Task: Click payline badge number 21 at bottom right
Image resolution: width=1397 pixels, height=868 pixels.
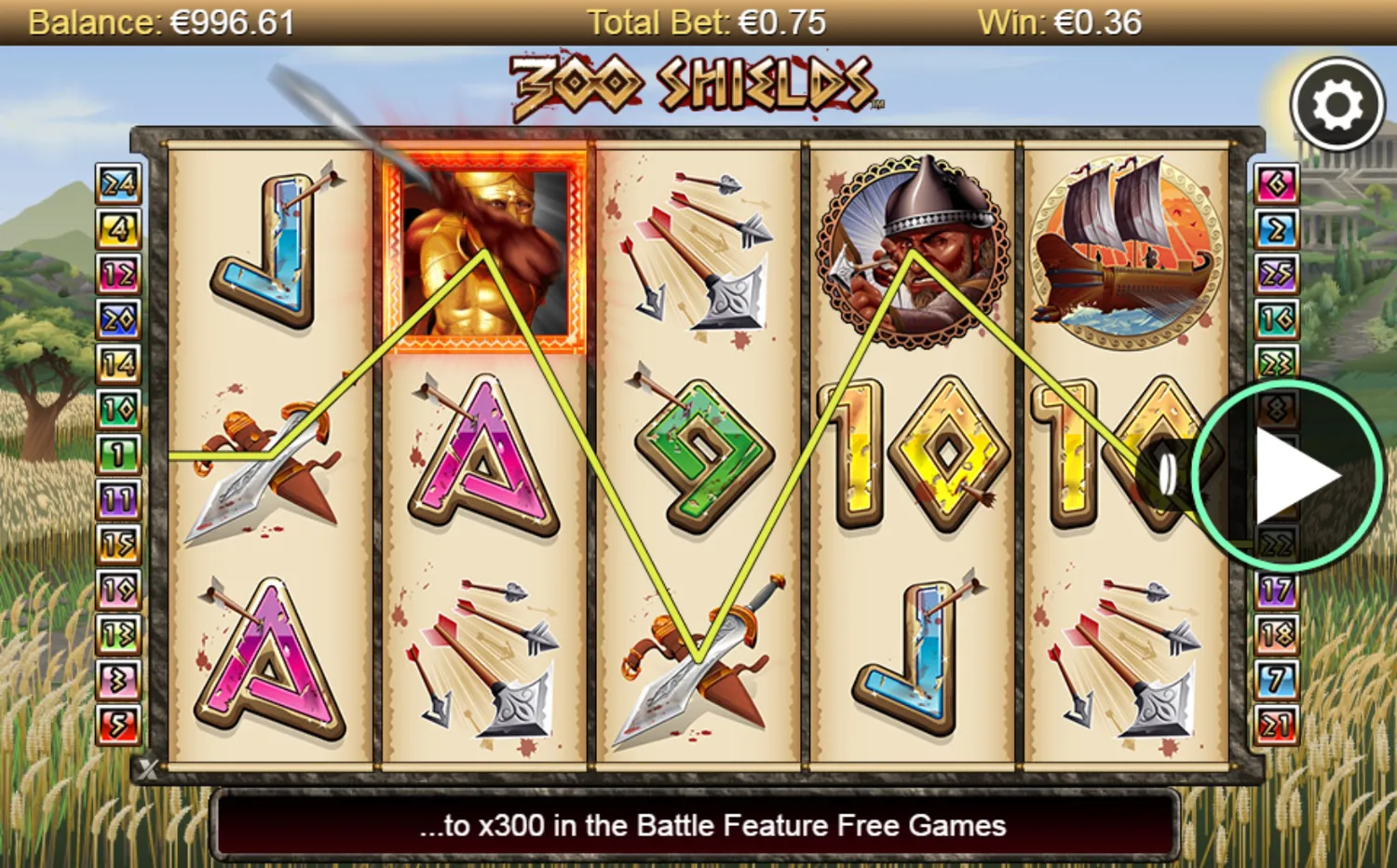Action: tap(1278, 724)
